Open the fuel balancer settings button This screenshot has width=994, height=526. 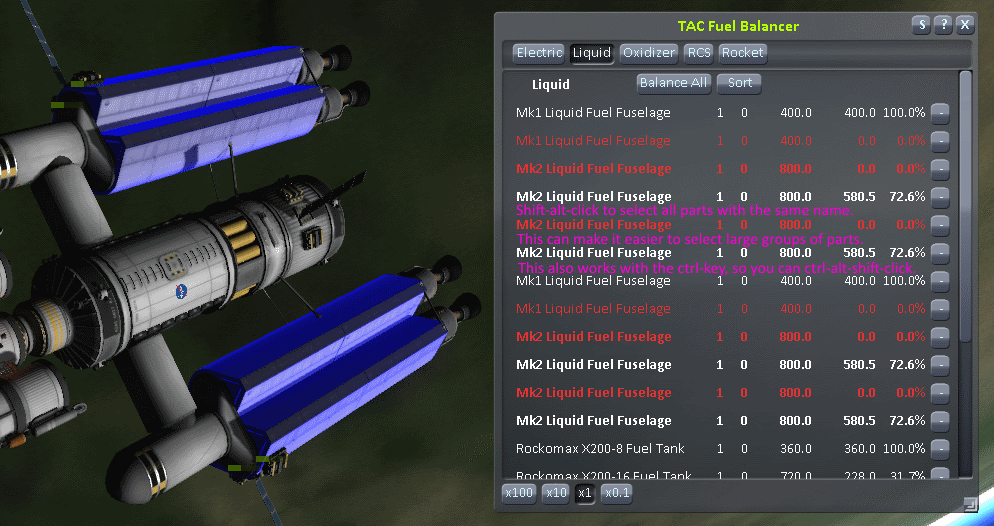(x=921, y=25)
